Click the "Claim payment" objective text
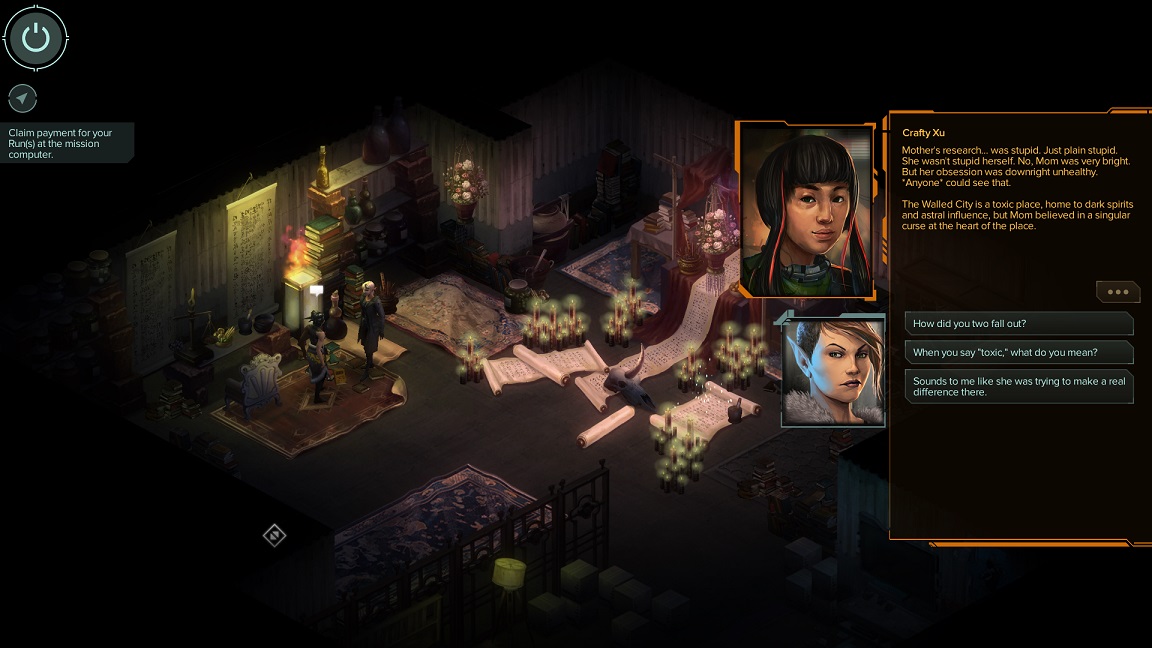The width and height of the screenshot is (1152, 648). (62, 143)
